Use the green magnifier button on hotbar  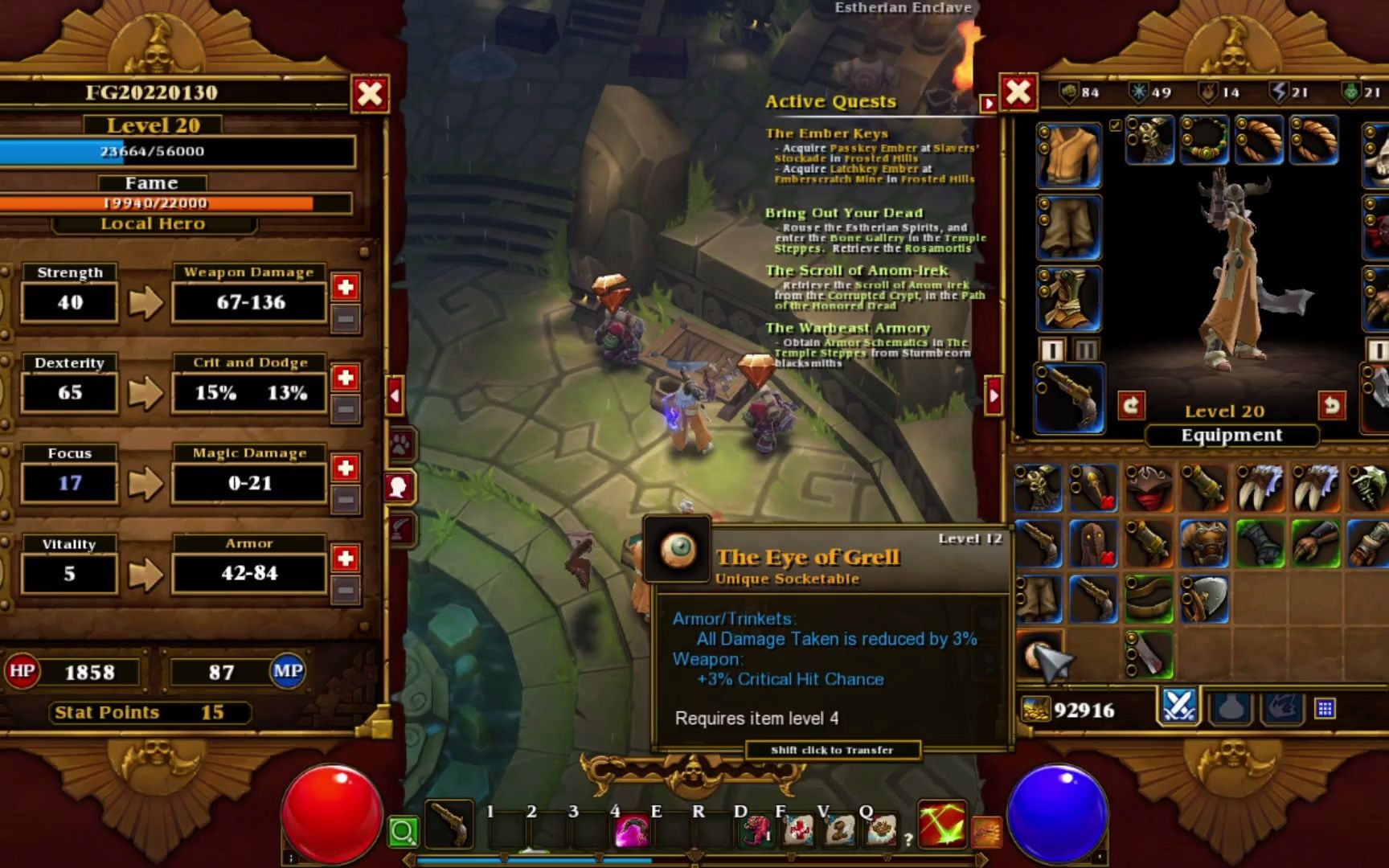coord(403,832)
